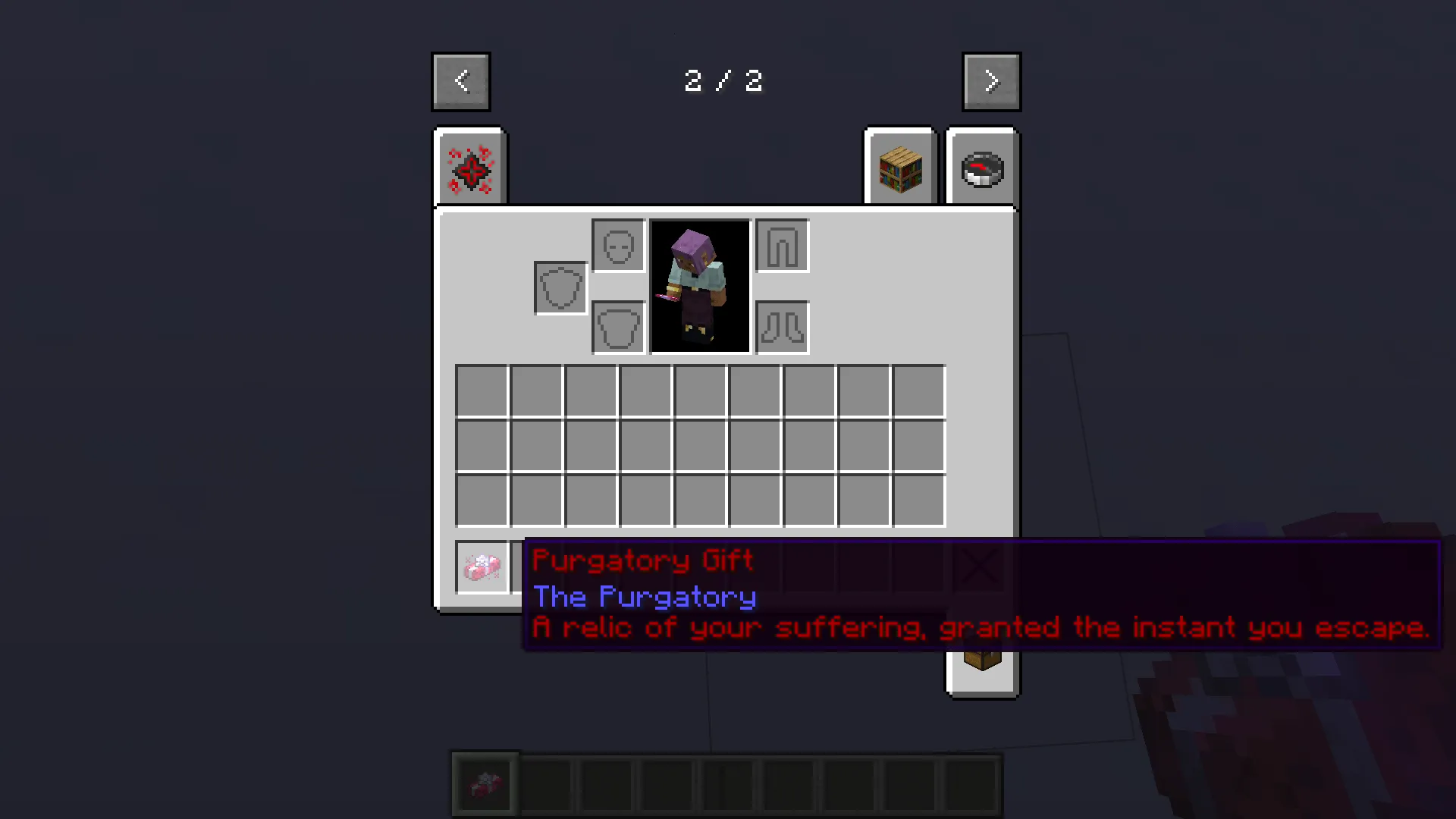Select the Purgatory Gift inventory item
The image size is (1456, 819).
(x=482, y=567)
